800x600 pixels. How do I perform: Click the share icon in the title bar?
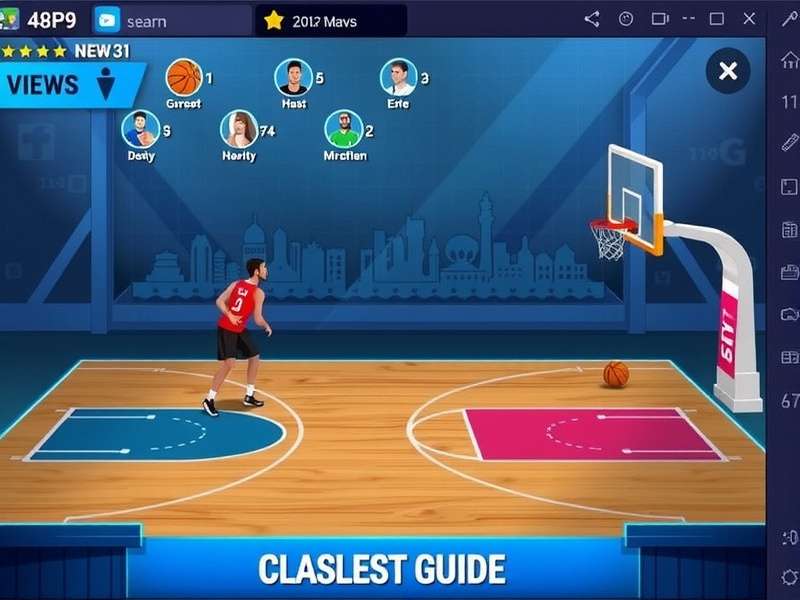591,19
